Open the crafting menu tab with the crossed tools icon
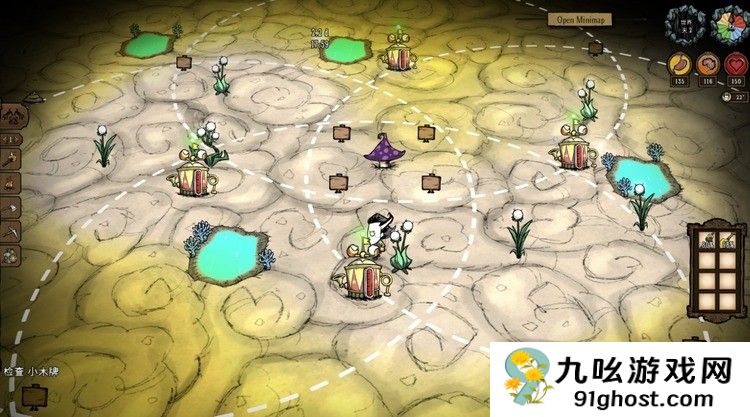 [x=15, y=115]
